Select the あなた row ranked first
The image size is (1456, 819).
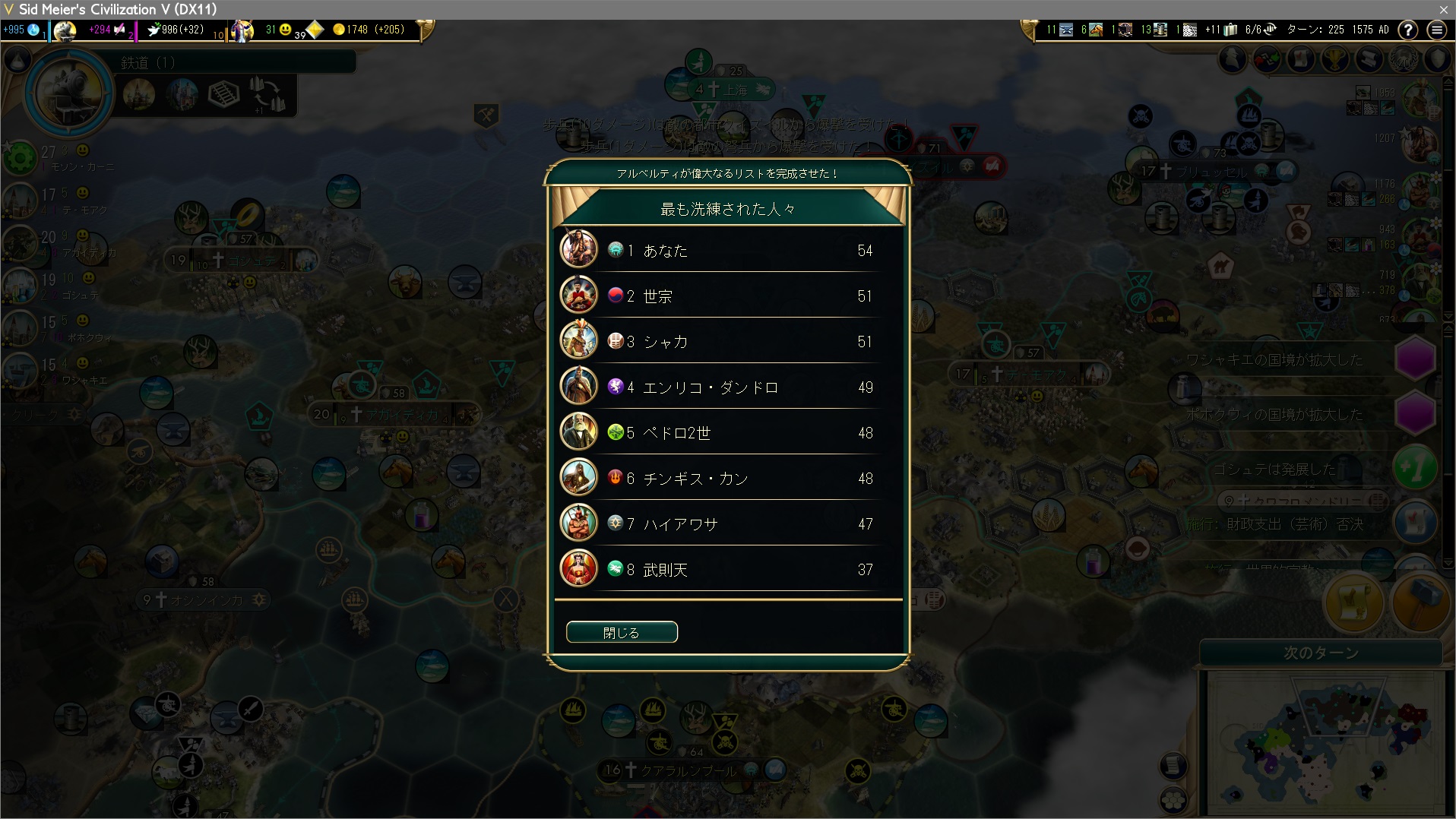(728, 250)
